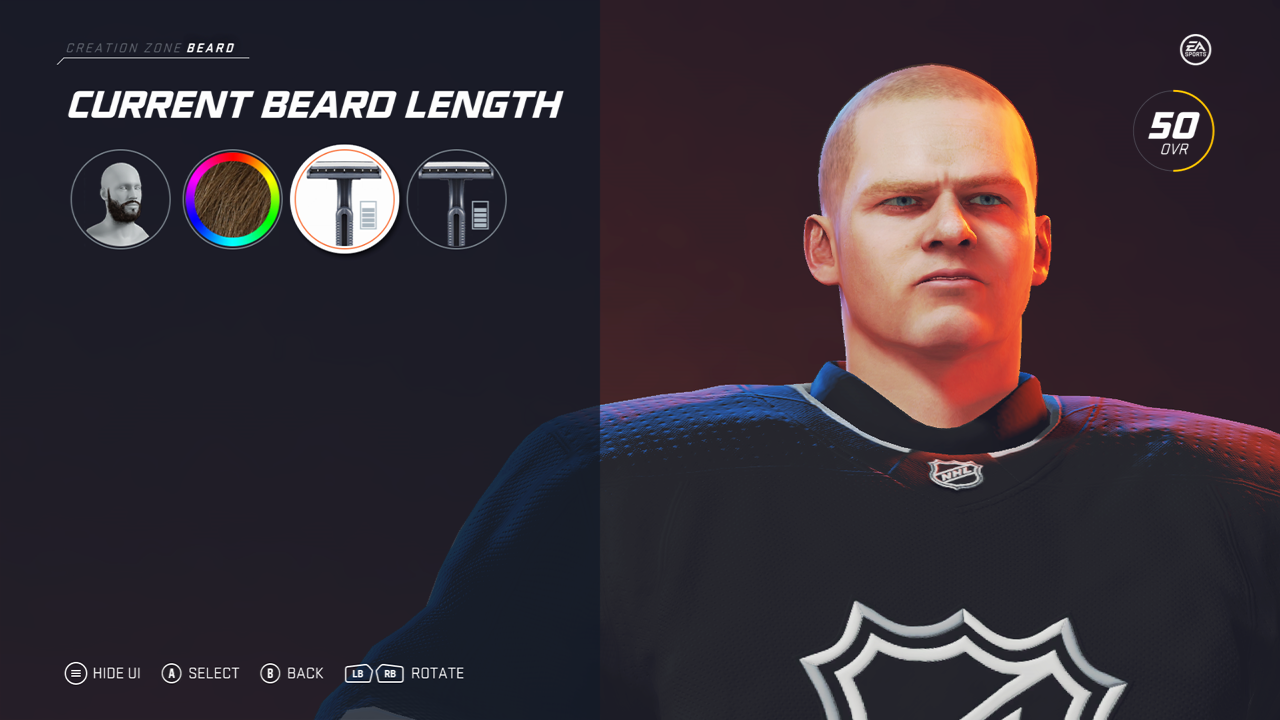Select the bearded head beard style icon
This screenshot has height=720, width=1280.
(x=120, y=199)
